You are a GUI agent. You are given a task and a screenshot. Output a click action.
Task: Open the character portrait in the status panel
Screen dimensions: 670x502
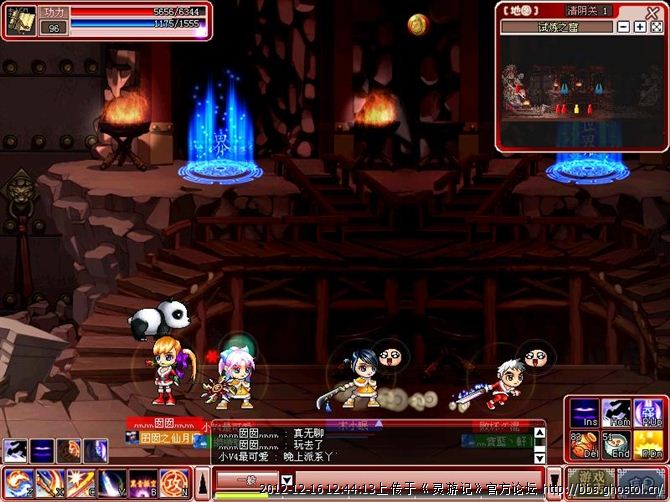22,15
